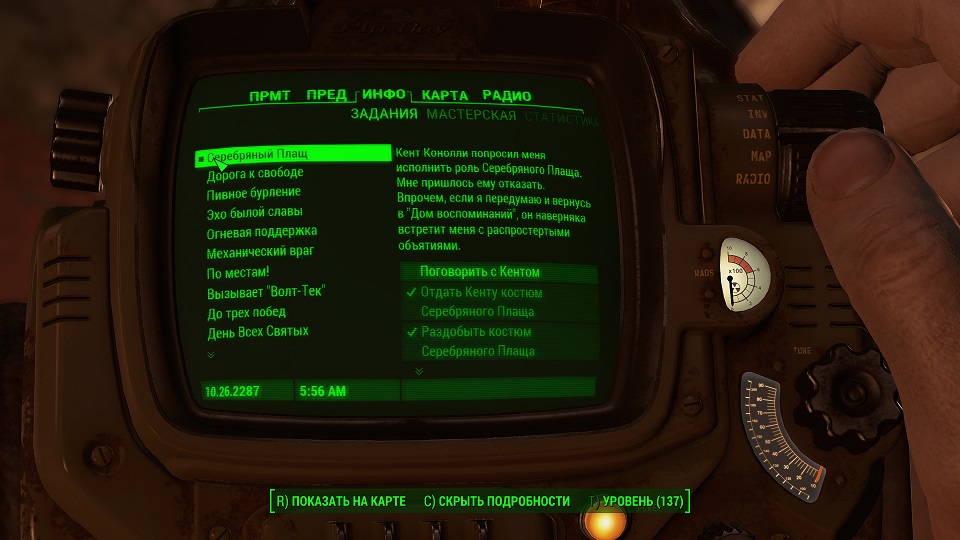
Task: Choose the День Всех Святых quest
Action: tap(257, 331)
